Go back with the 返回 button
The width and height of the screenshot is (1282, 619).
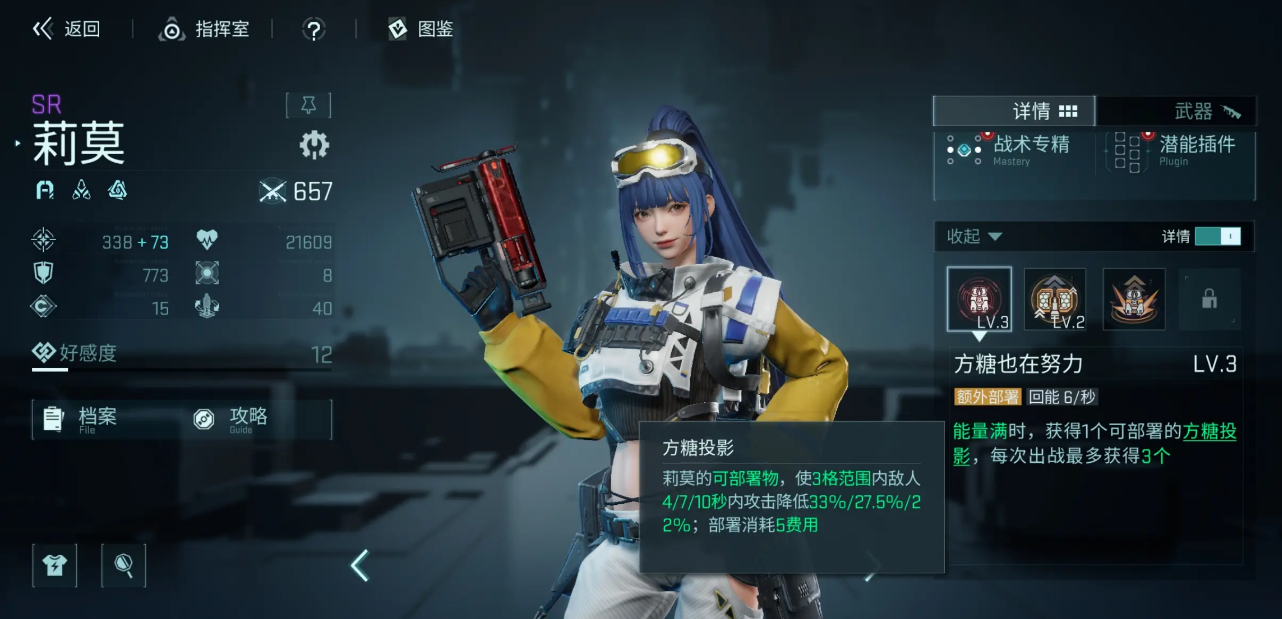click(x=67, y=29)
